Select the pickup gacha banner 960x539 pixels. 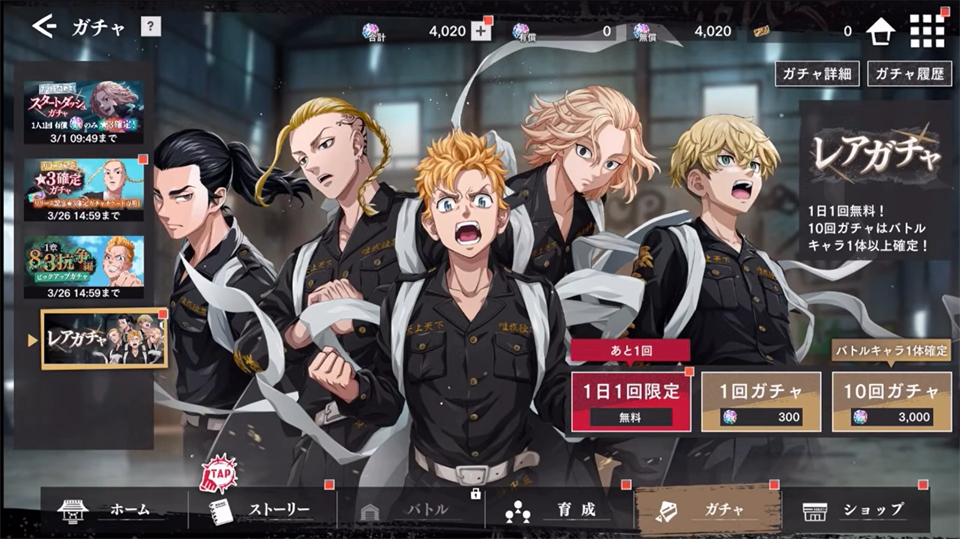tap(84, 267)
